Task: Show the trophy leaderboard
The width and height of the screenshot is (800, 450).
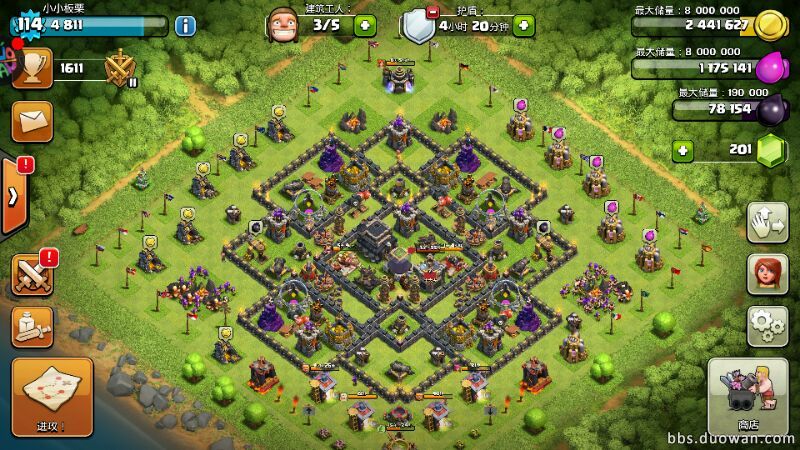Action: tap(32, 68)
